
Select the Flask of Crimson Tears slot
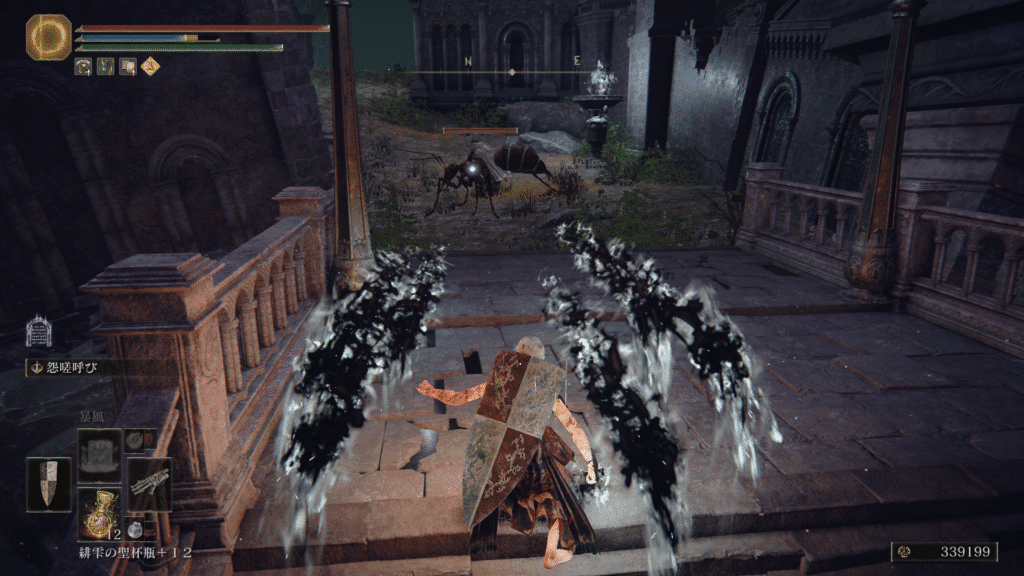tap(100, 513)
